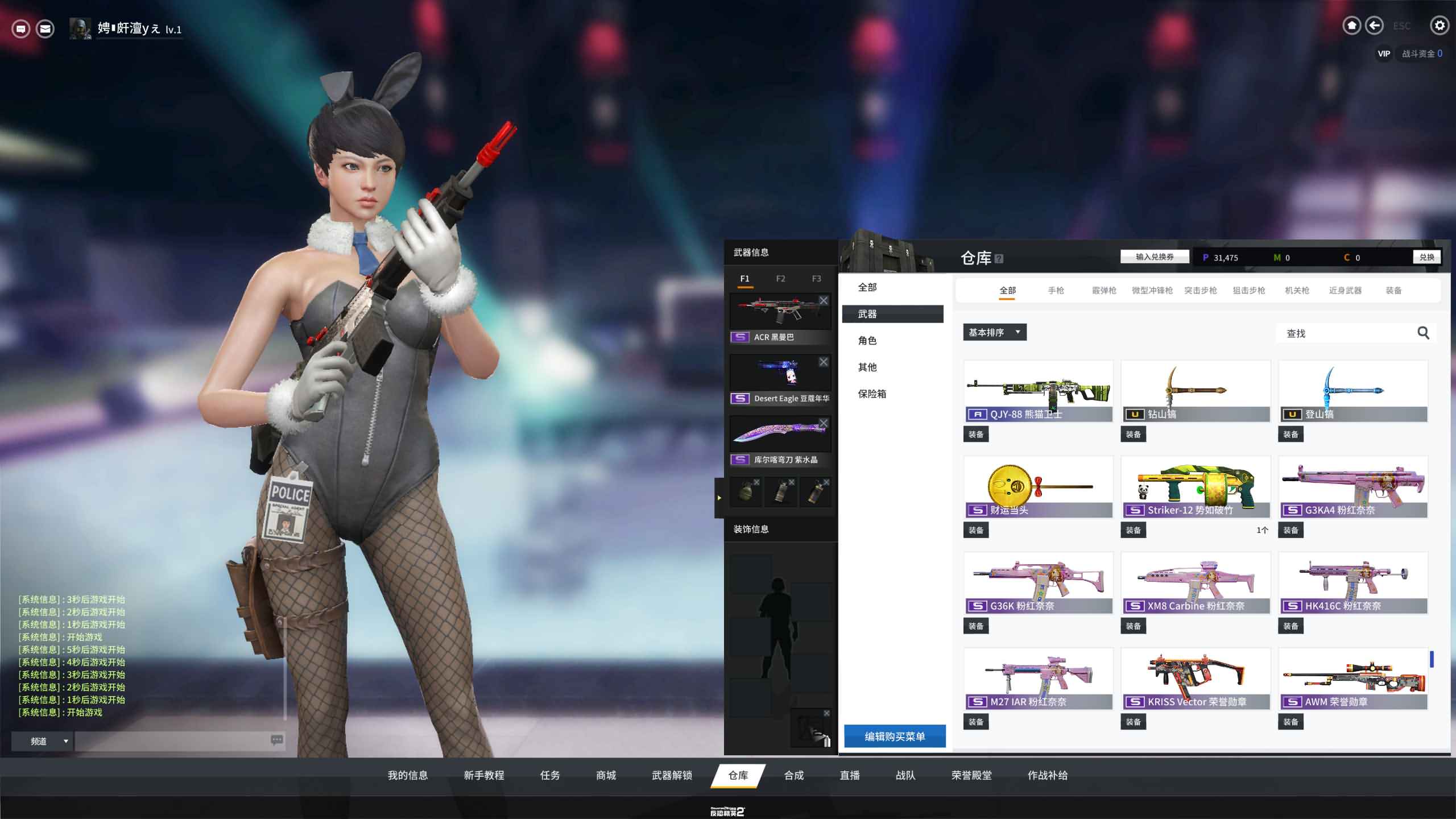
Task: Open the mail envelope icon
Action: pos(45,28)
